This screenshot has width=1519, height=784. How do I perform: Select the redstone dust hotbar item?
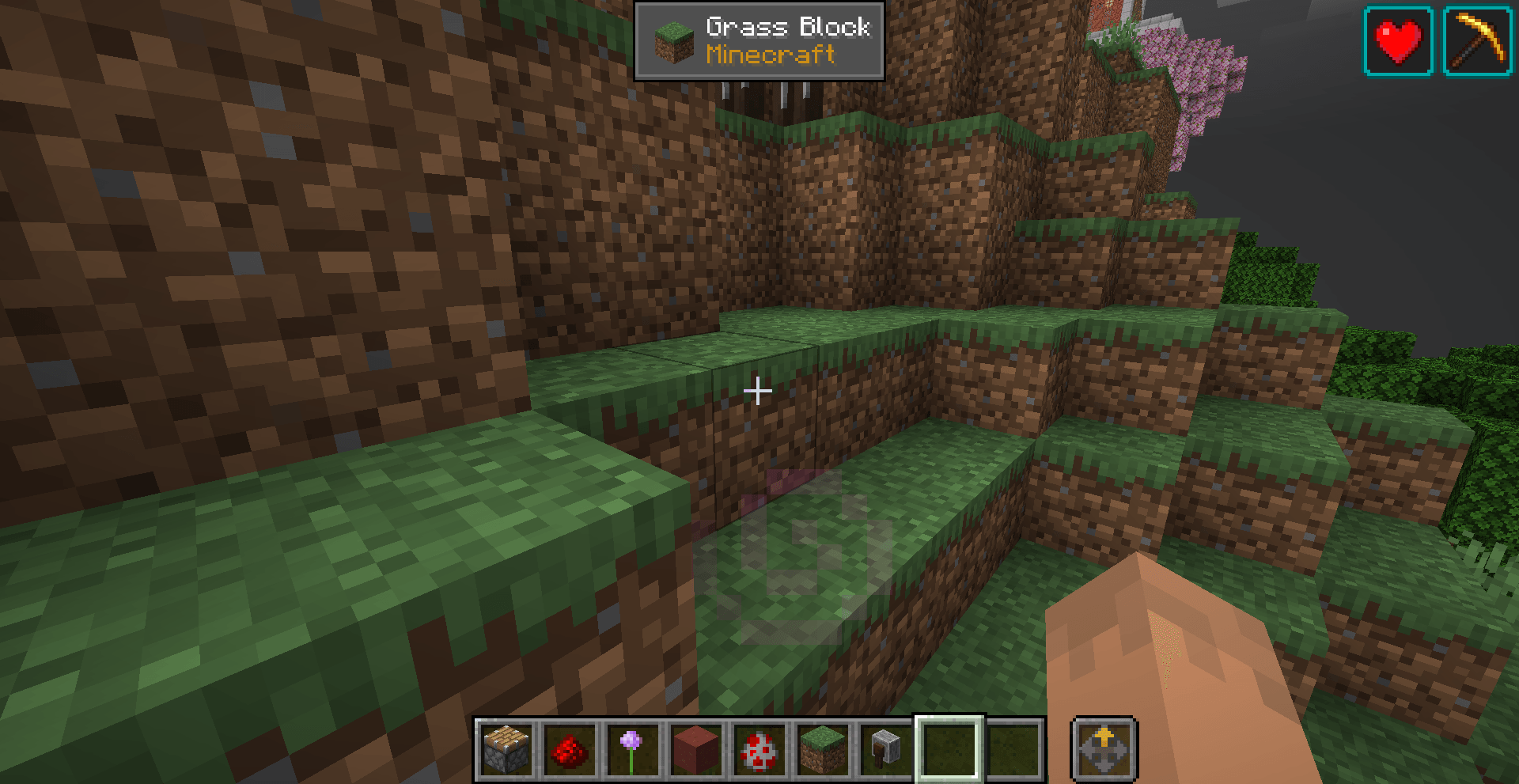(568, 747)
